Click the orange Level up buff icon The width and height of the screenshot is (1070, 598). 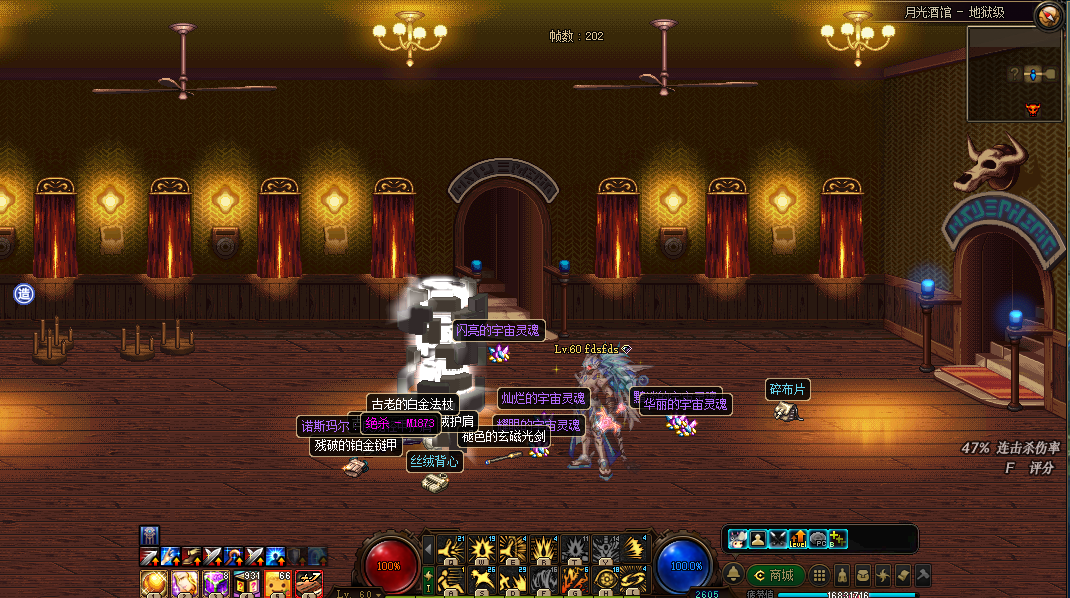[798, 539]
